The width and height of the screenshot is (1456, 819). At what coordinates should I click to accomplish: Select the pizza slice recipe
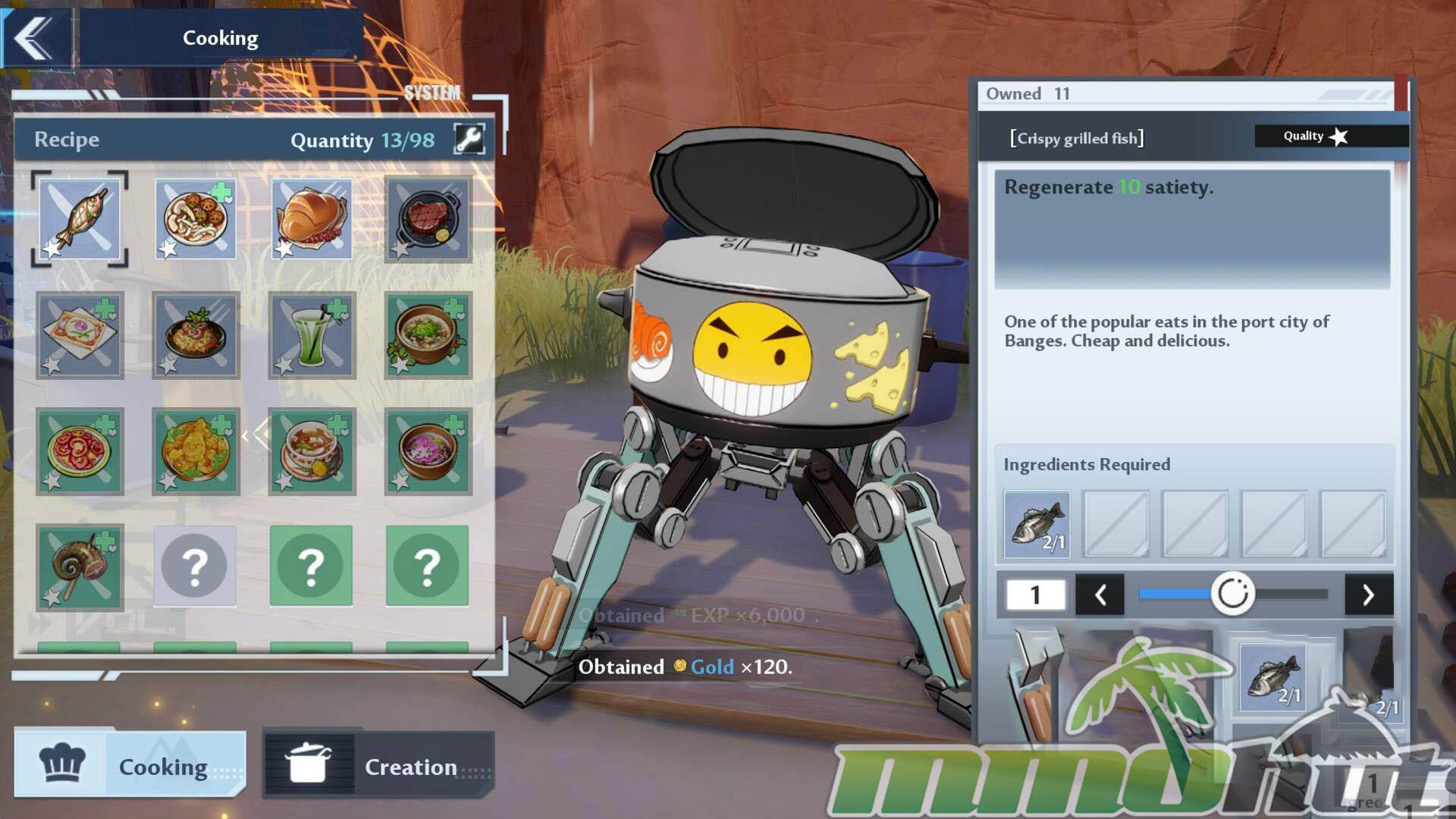(80, 335)
